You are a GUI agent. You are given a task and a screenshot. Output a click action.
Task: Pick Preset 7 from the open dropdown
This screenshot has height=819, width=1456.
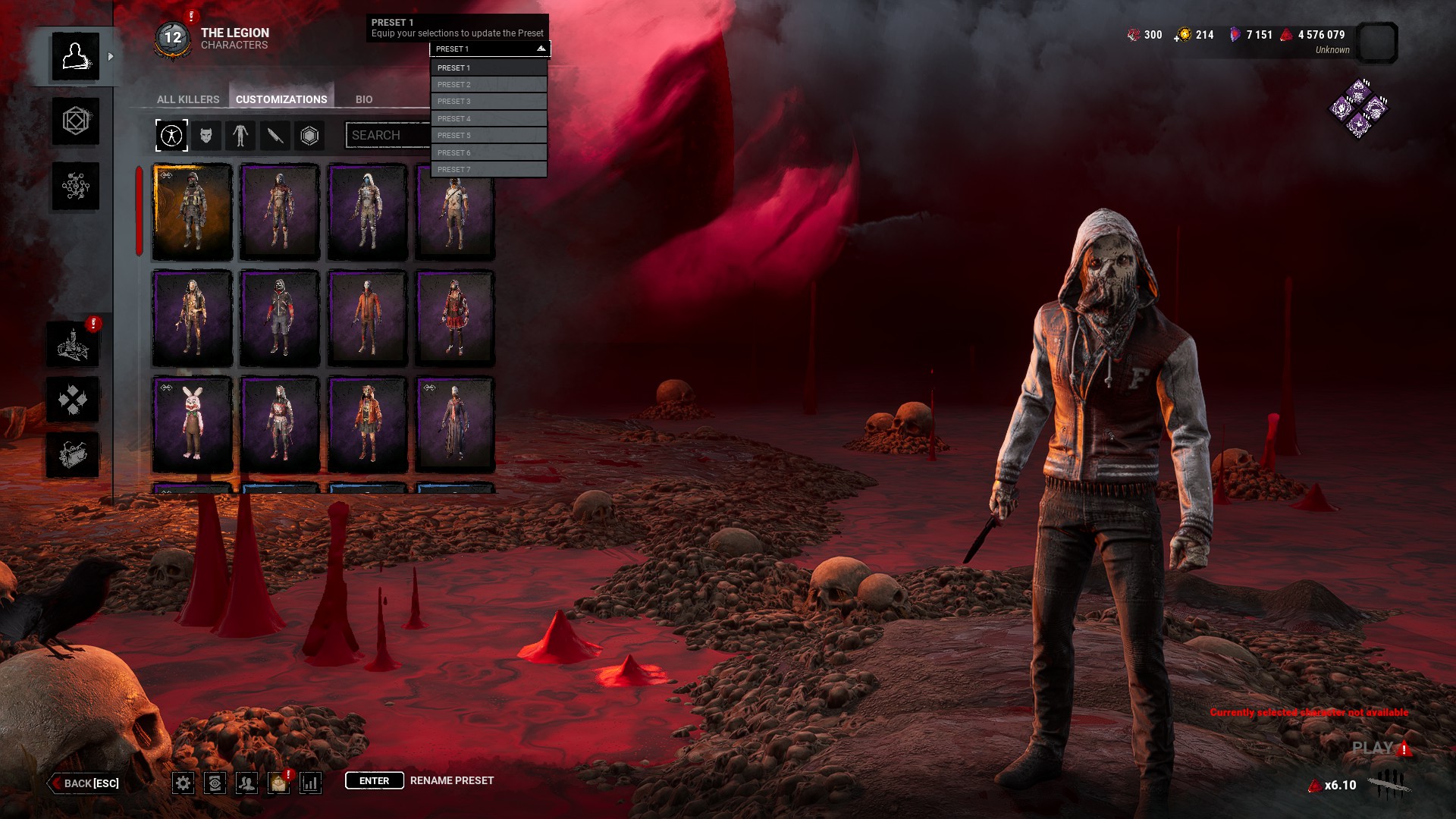[x=488, y=170]
